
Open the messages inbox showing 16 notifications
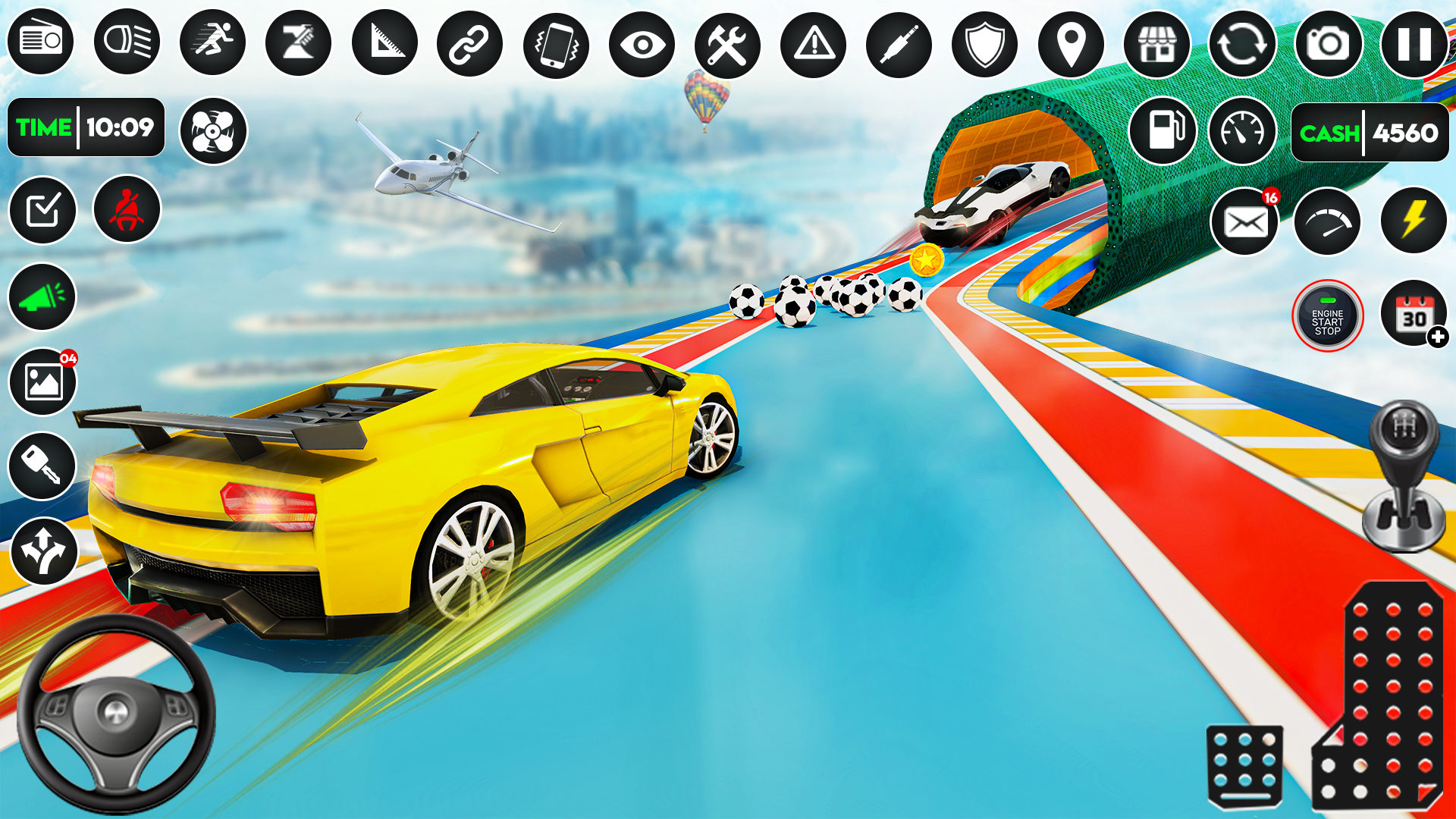tap(1244, 221)
